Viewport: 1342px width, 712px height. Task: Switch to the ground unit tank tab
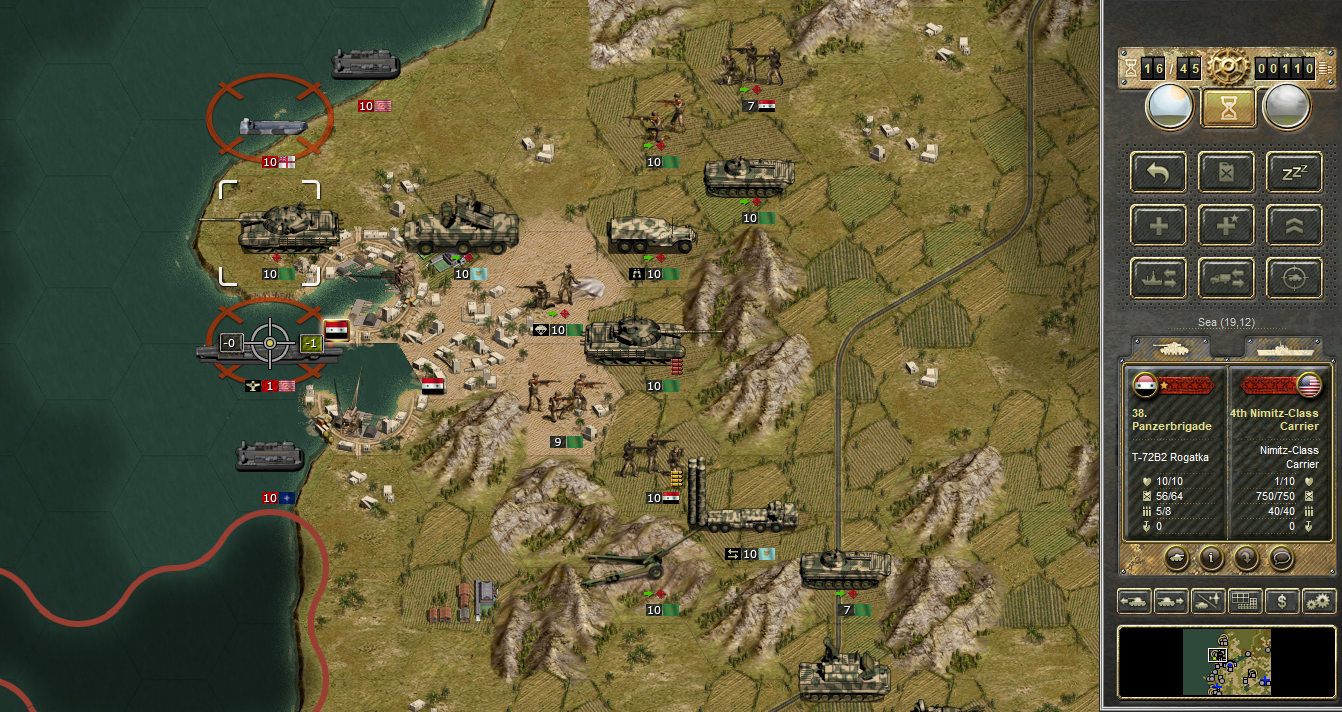[1170, 347]
